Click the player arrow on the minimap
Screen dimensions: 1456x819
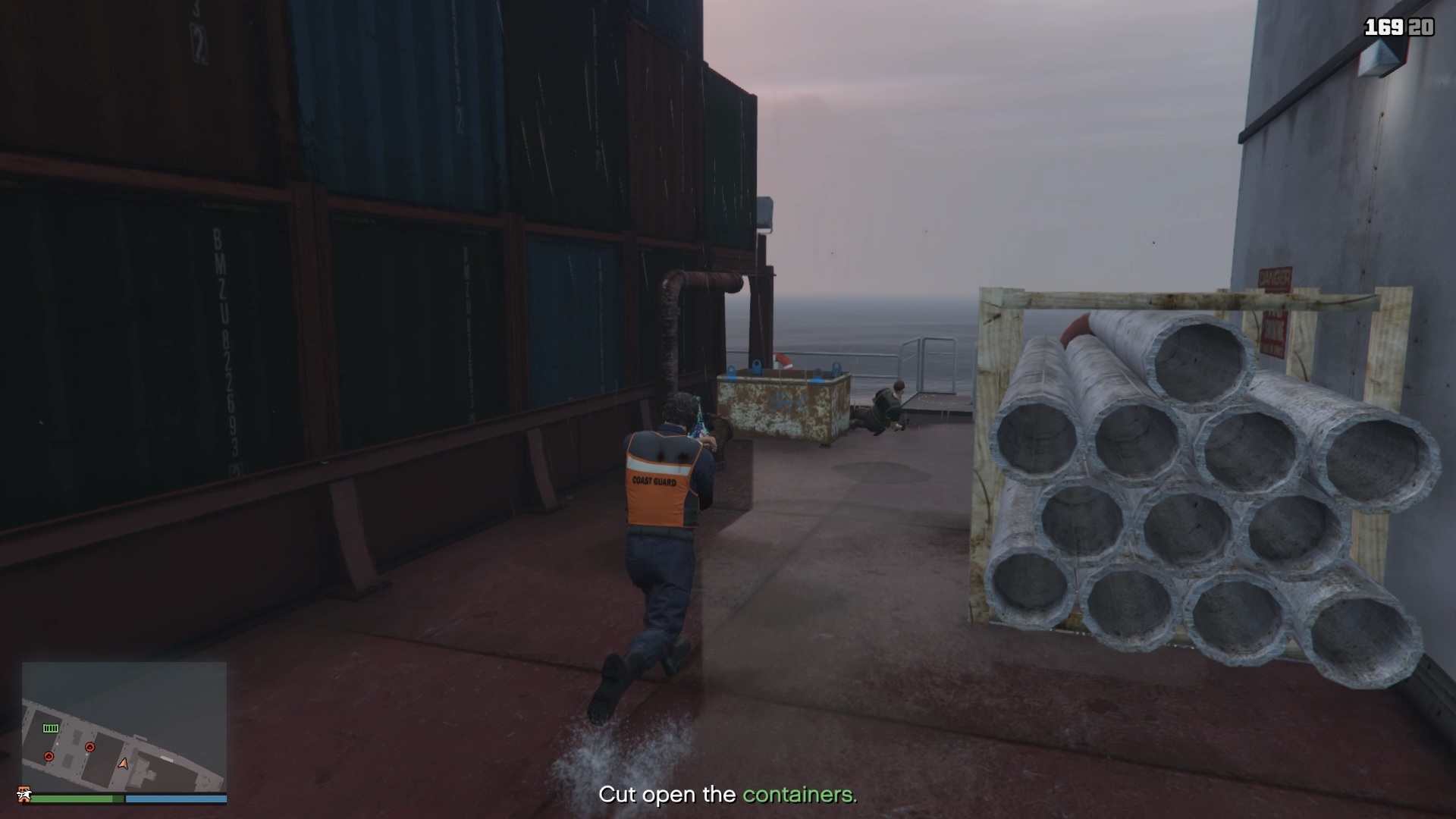[x=124, y=764]
